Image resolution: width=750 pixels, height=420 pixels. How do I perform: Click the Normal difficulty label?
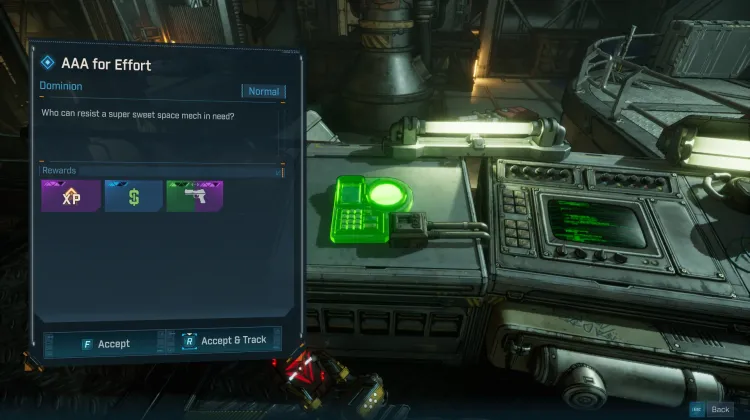pos(263,91)
